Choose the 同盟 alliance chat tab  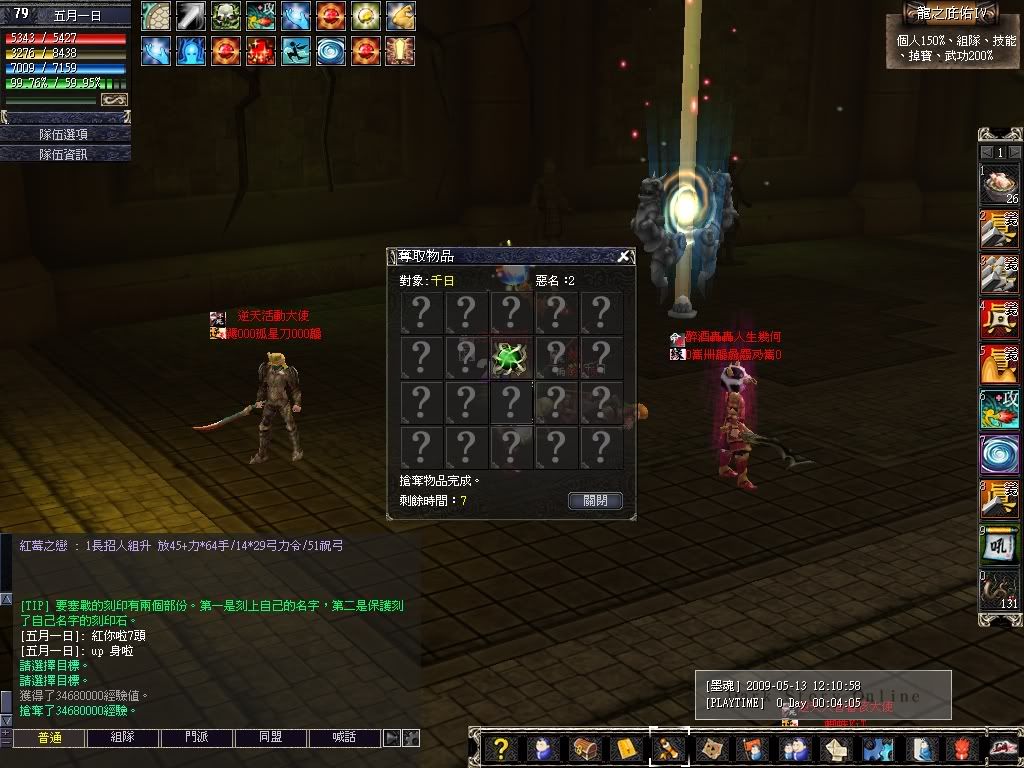pyautogui.click(x=271, y=737)
